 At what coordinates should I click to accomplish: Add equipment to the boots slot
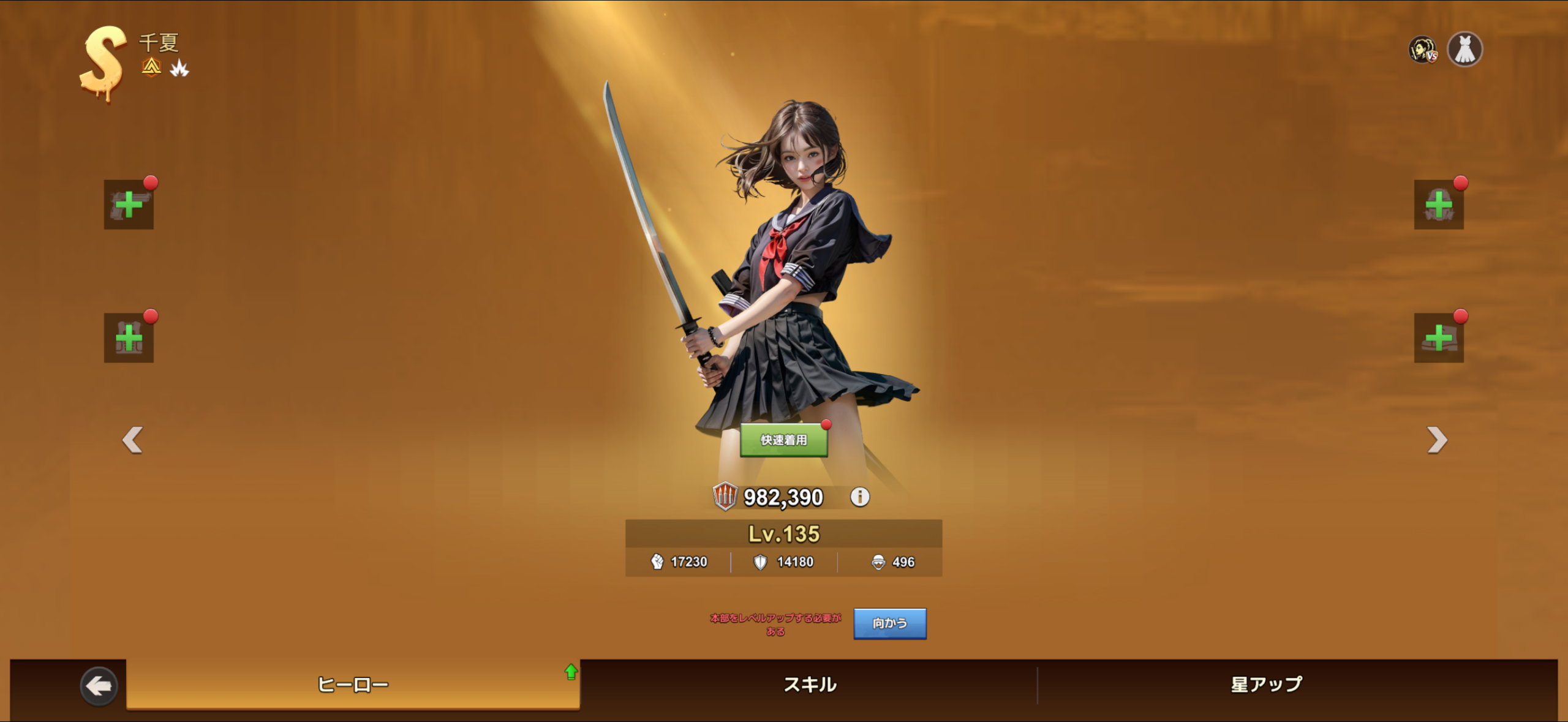1438,338
